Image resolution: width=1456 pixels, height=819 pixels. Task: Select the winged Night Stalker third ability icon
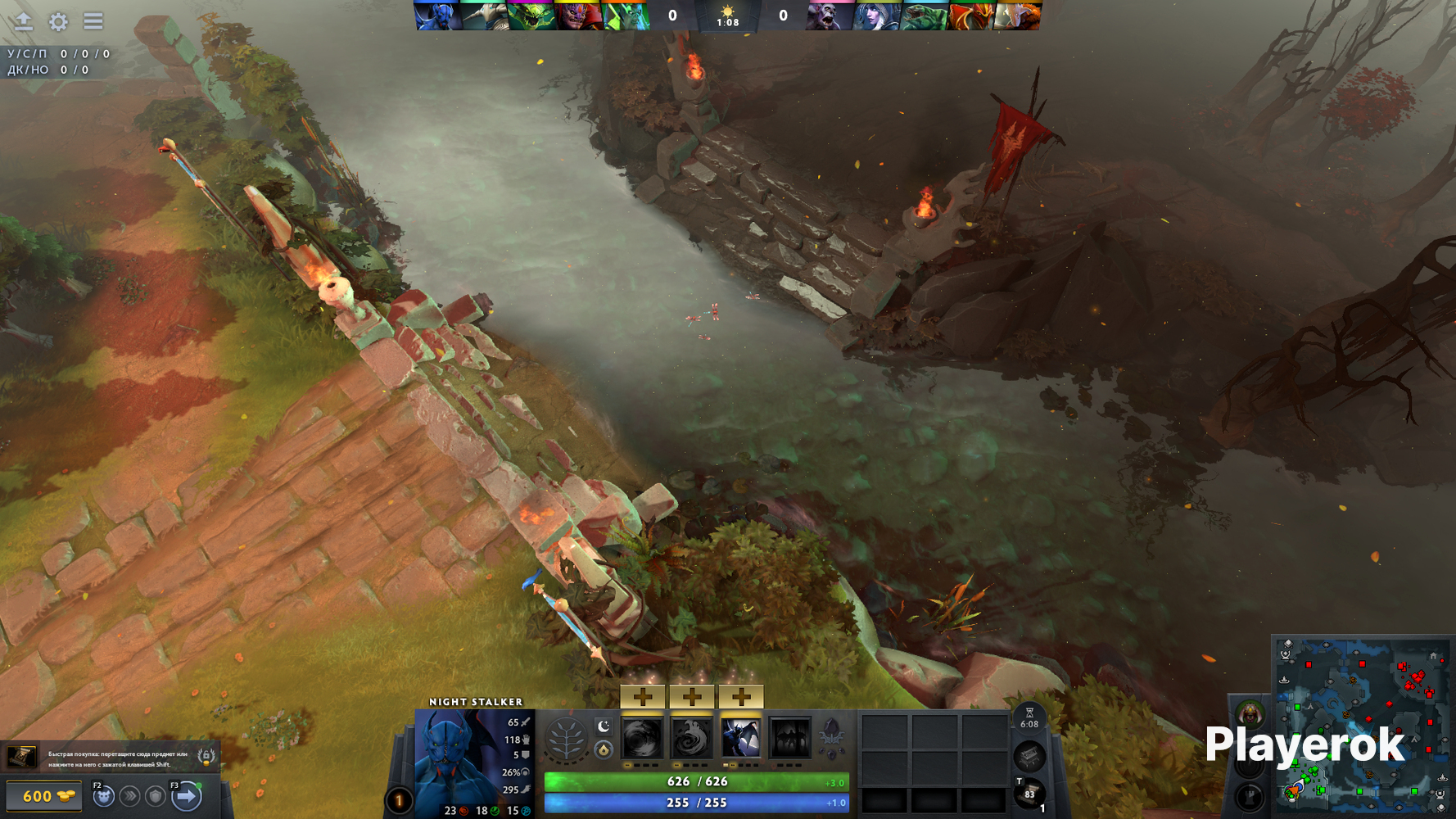pyautogui.click(x=741, y=739)
